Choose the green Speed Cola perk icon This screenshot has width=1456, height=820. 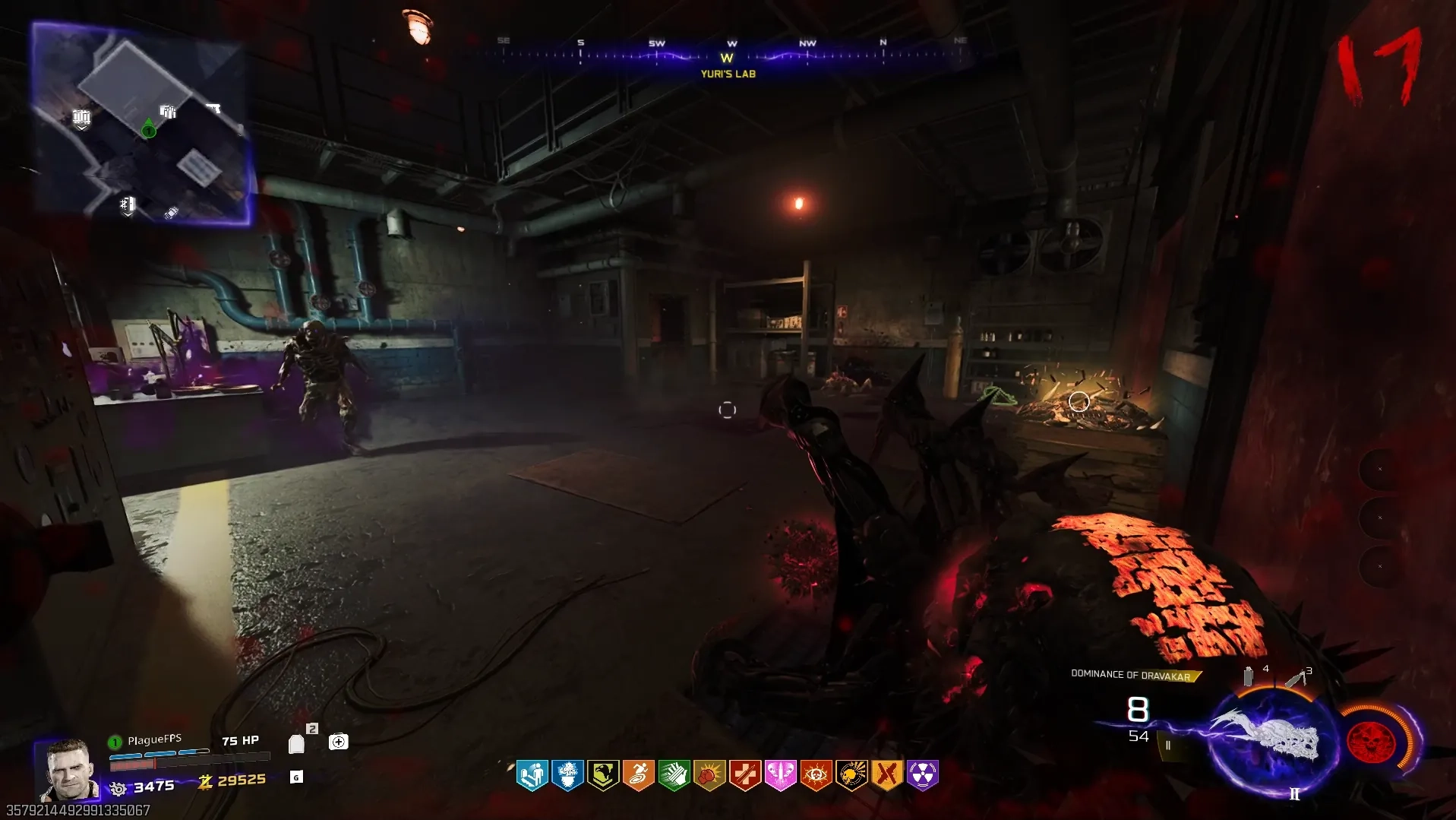(x=674, y=775)
